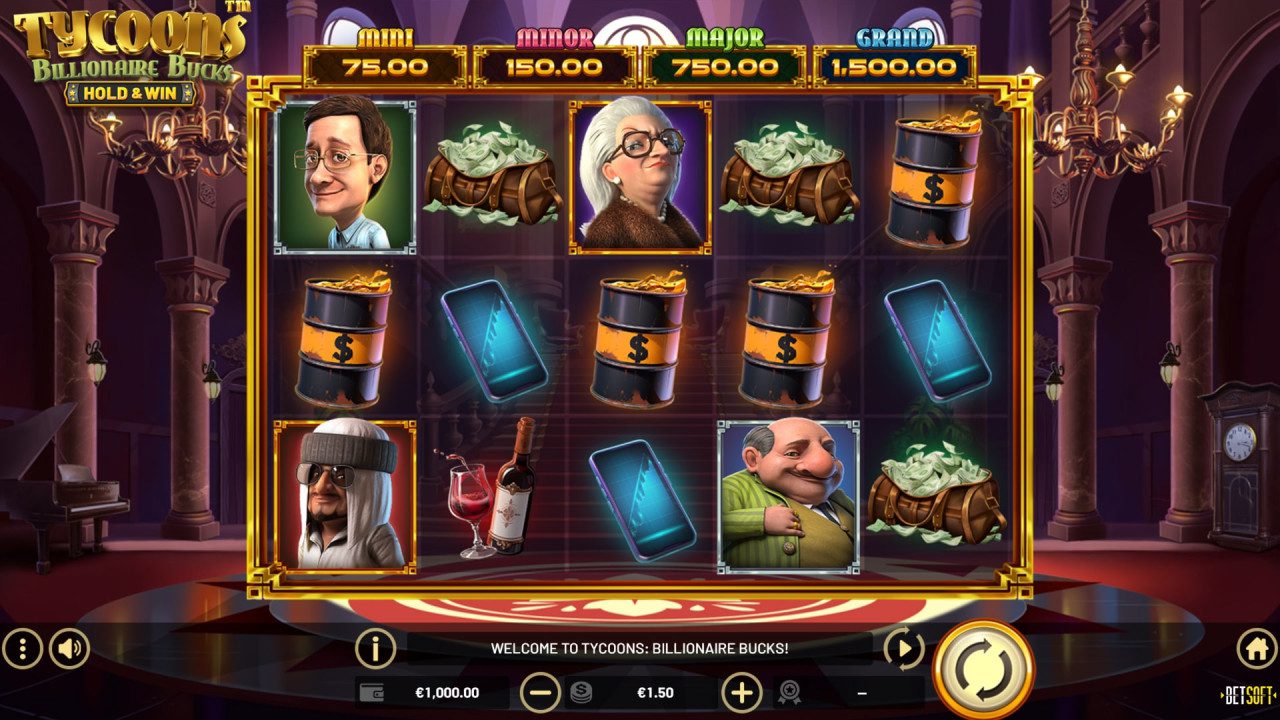Viewport: 1280px width, 720px height.
Task: Click the Minor jackpot showing 150.00
Action: [x=552, y=55]
